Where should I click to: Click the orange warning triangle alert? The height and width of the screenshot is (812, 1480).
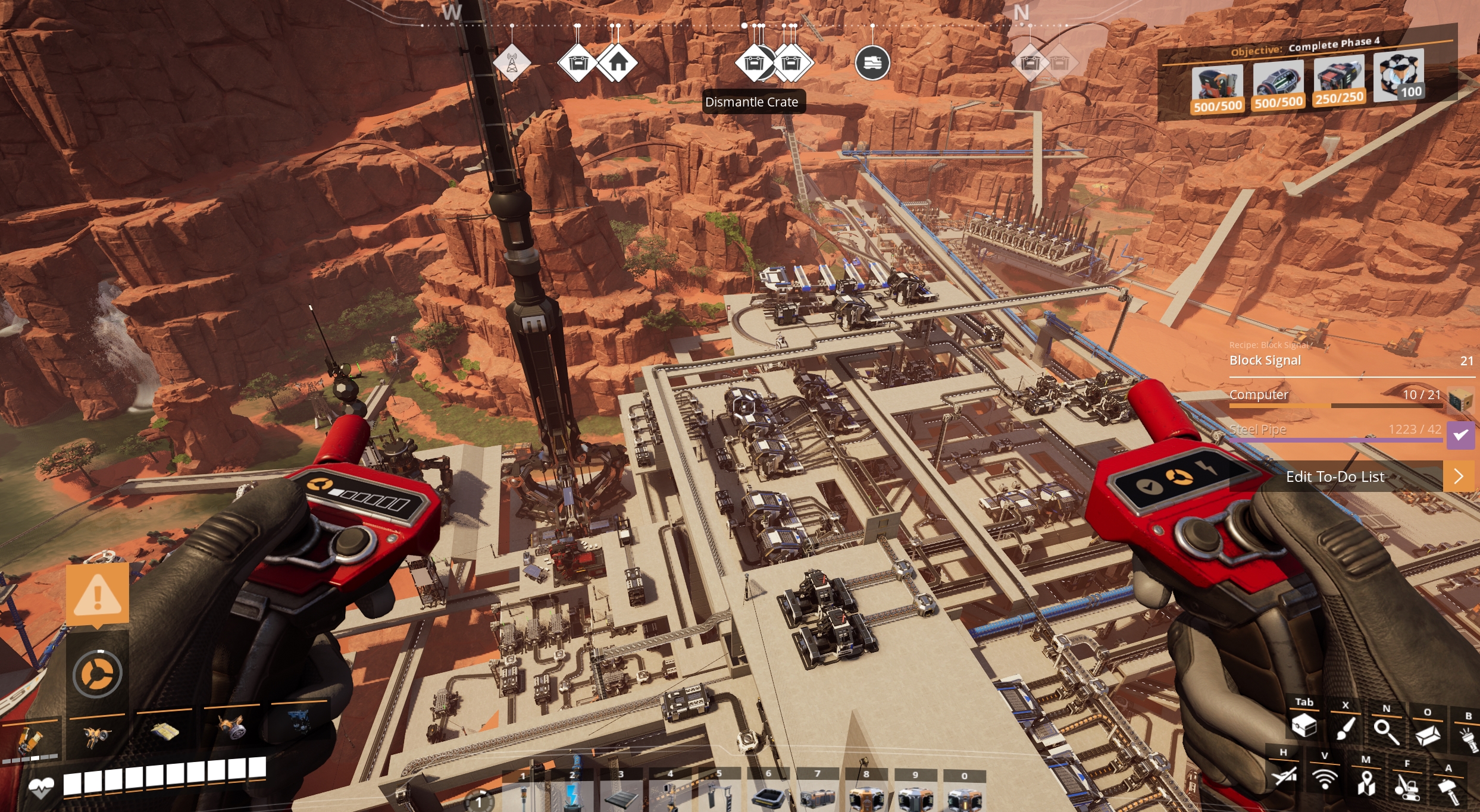click(x=98, y=594)
